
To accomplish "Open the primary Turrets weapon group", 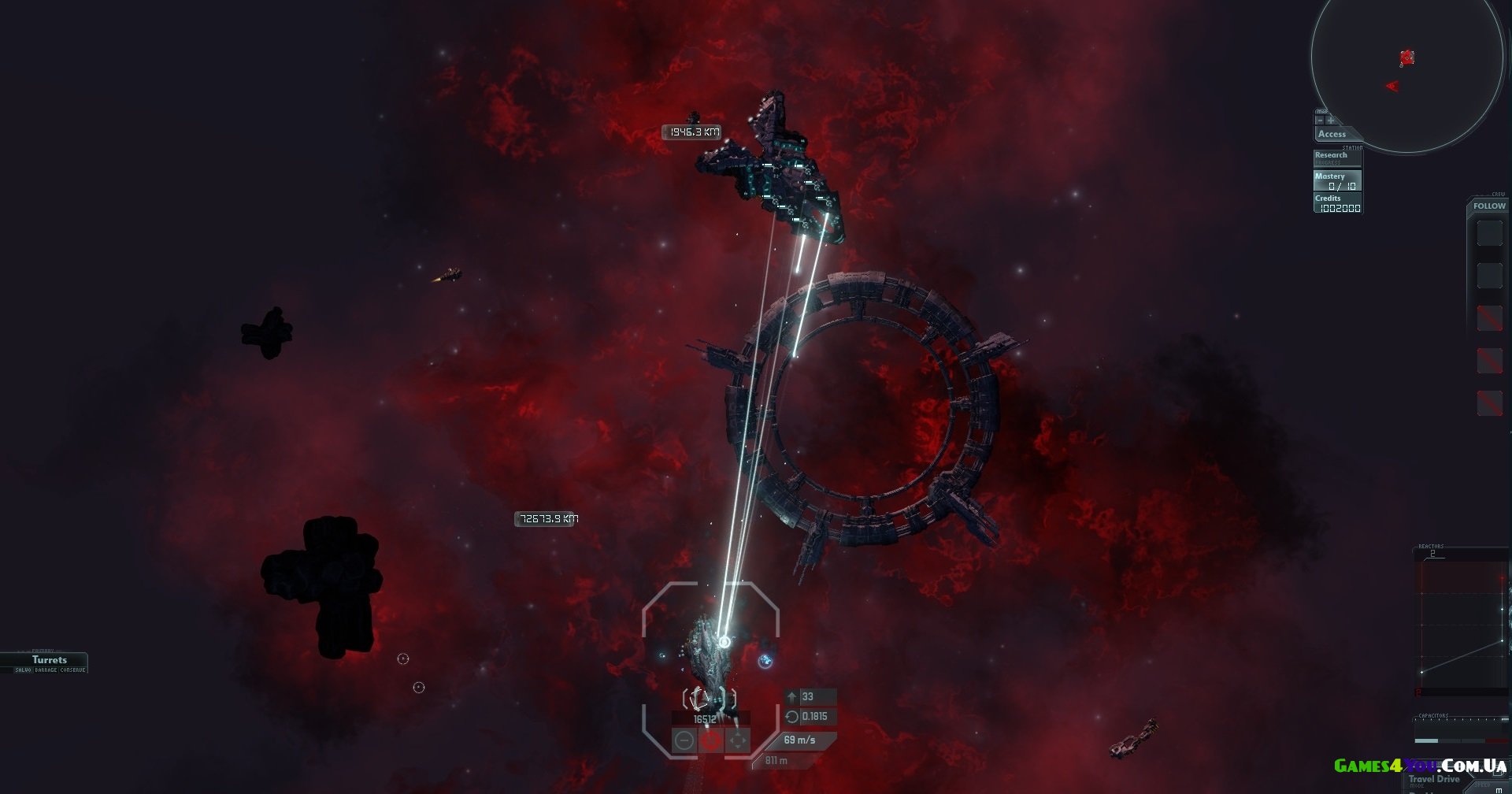I will (49, 659).
